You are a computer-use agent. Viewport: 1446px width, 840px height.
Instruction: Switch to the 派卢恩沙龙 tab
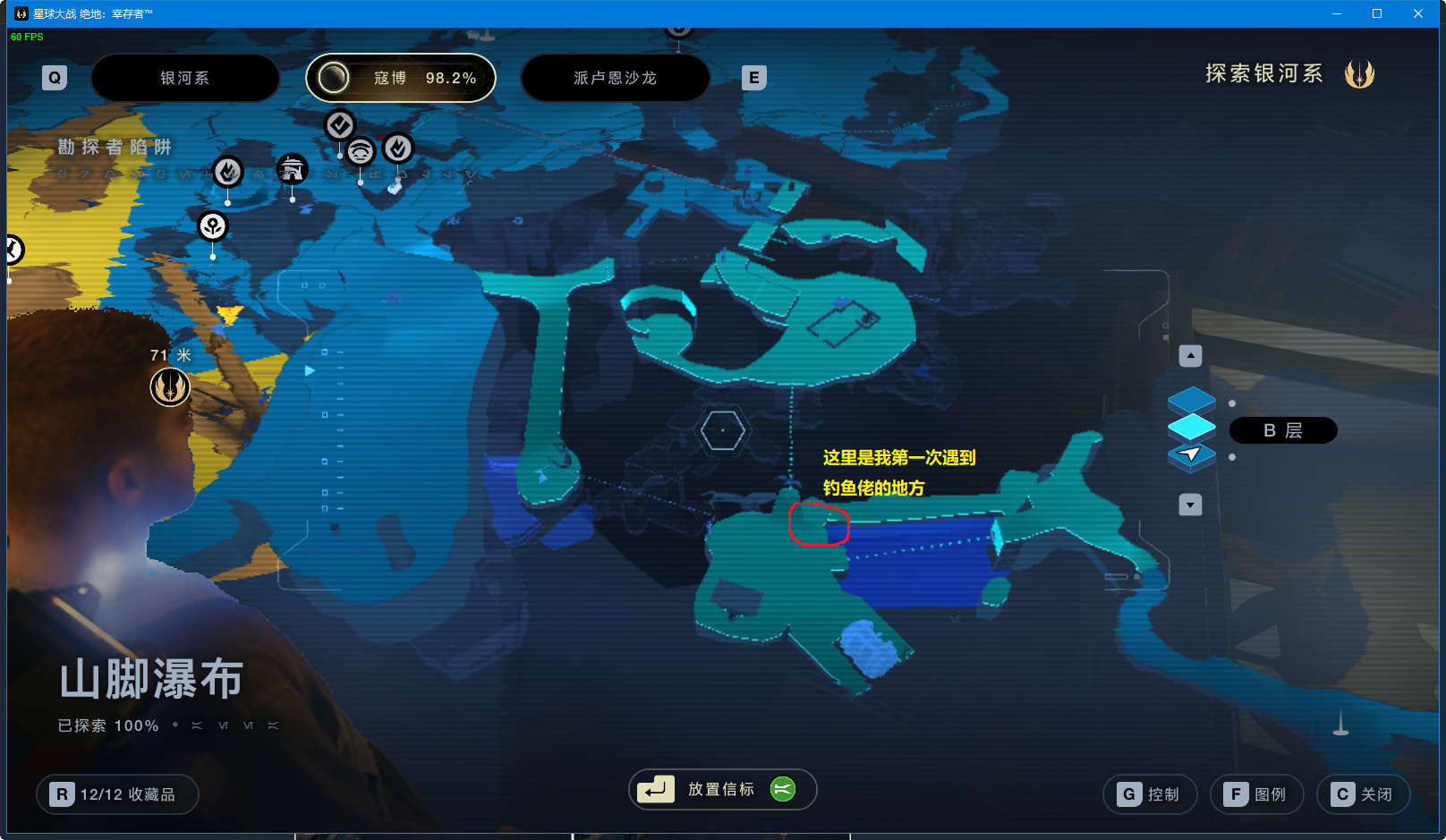click(x=615, y=78)
